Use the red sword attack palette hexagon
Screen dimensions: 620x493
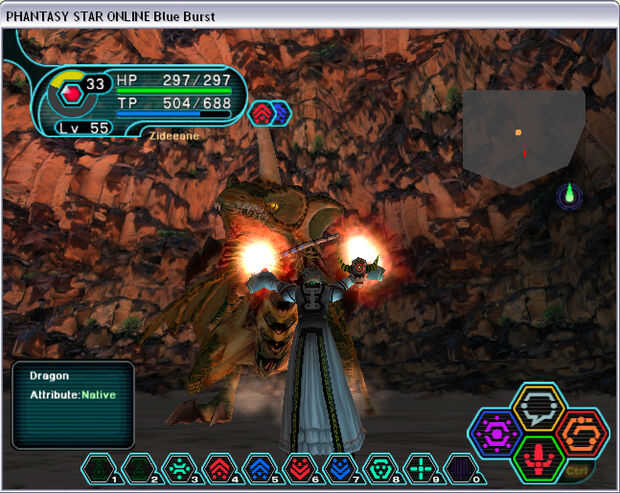[x=538, y=459]
